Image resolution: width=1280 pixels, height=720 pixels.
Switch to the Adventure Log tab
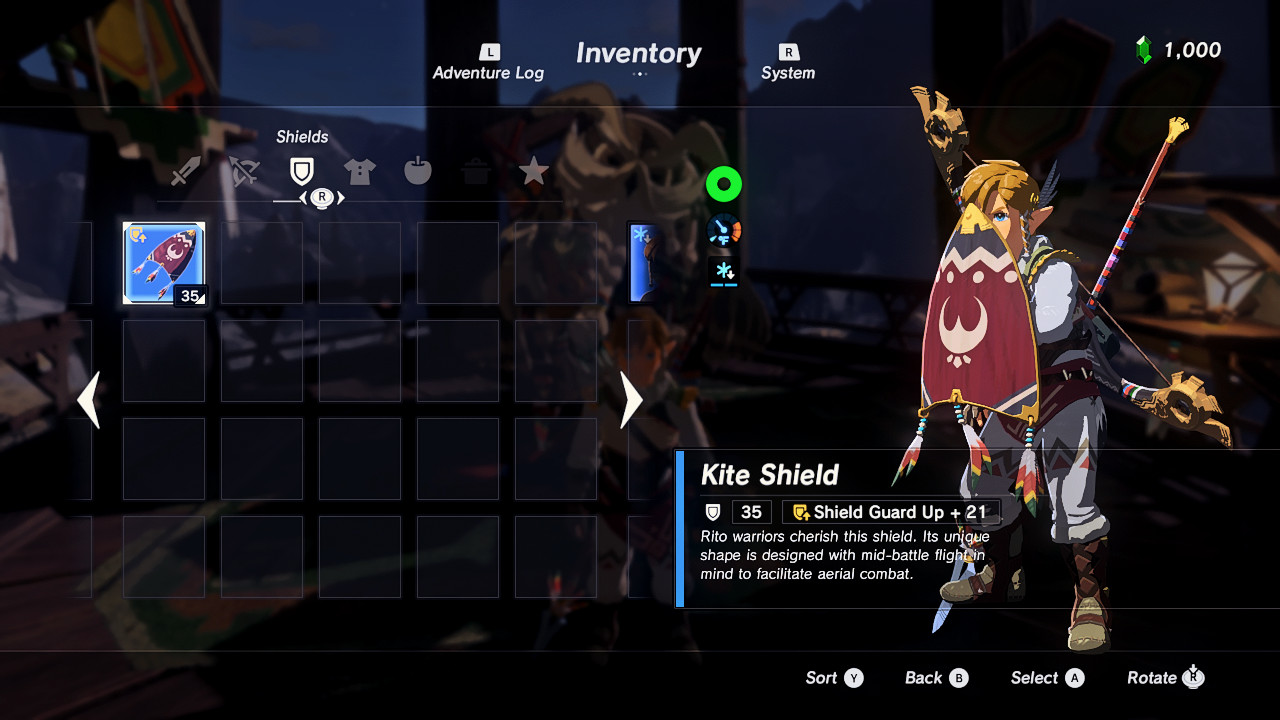tap(488, 60)
